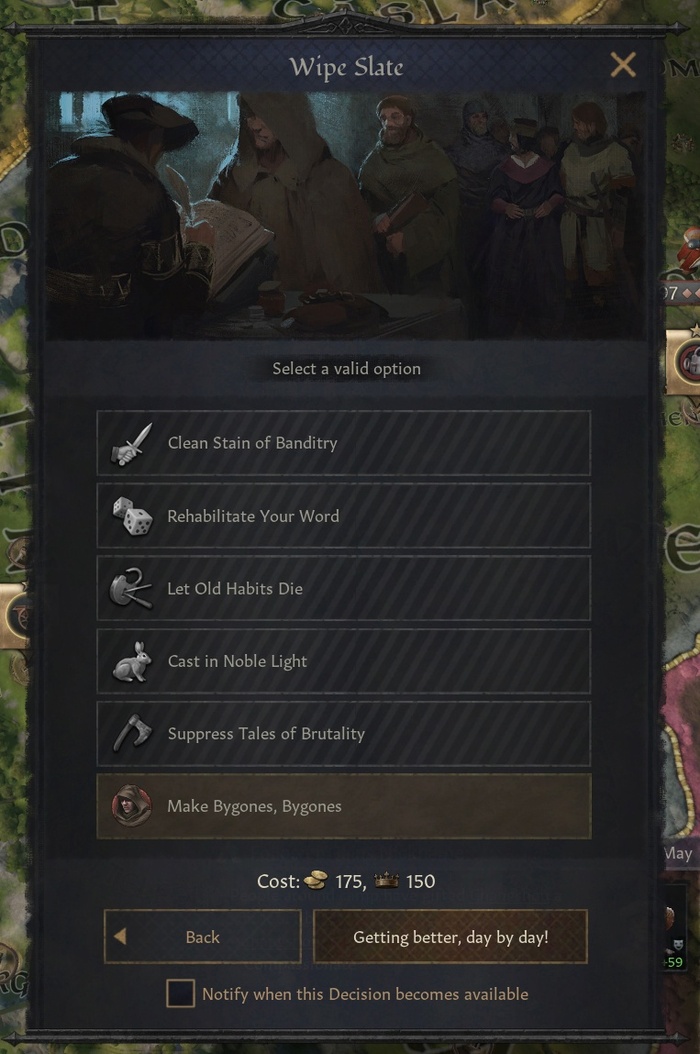
Task: Choose Rehabilitate Your Word option
Action: tap(344, 516)
